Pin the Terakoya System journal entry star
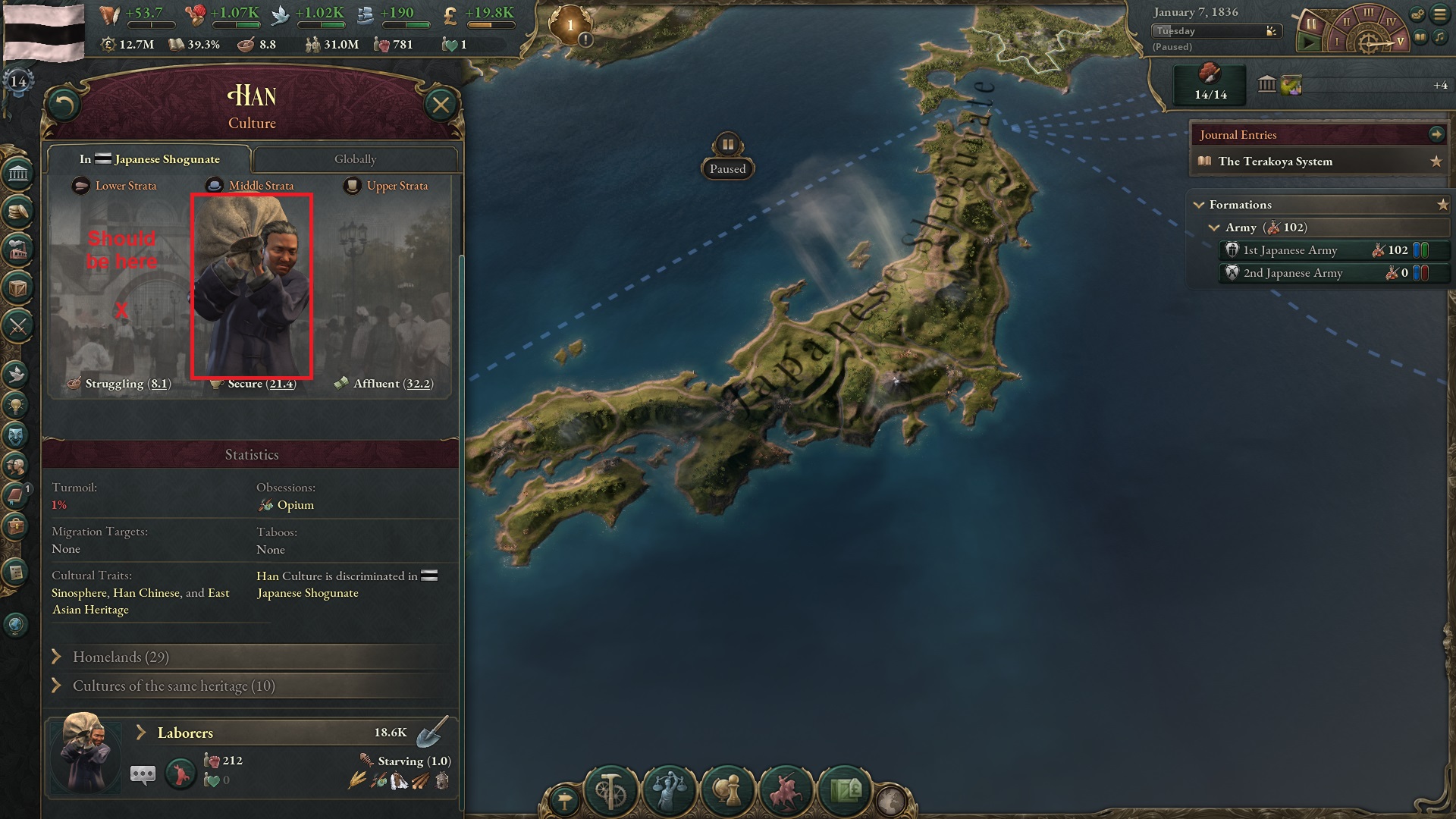 coord(1436,161)
